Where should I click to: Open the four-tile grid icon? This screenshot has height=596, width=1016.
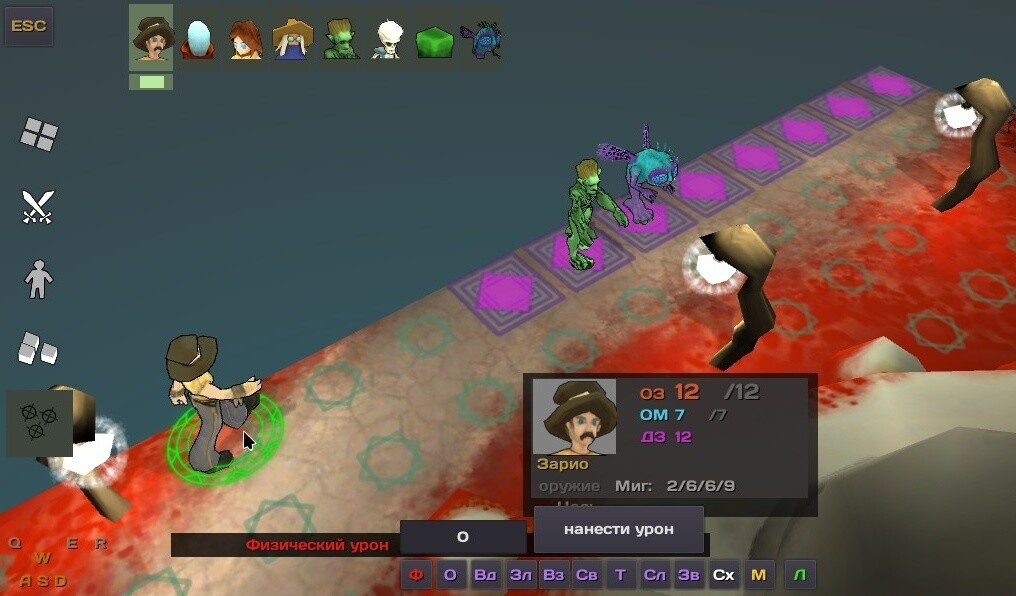(39, 134)
